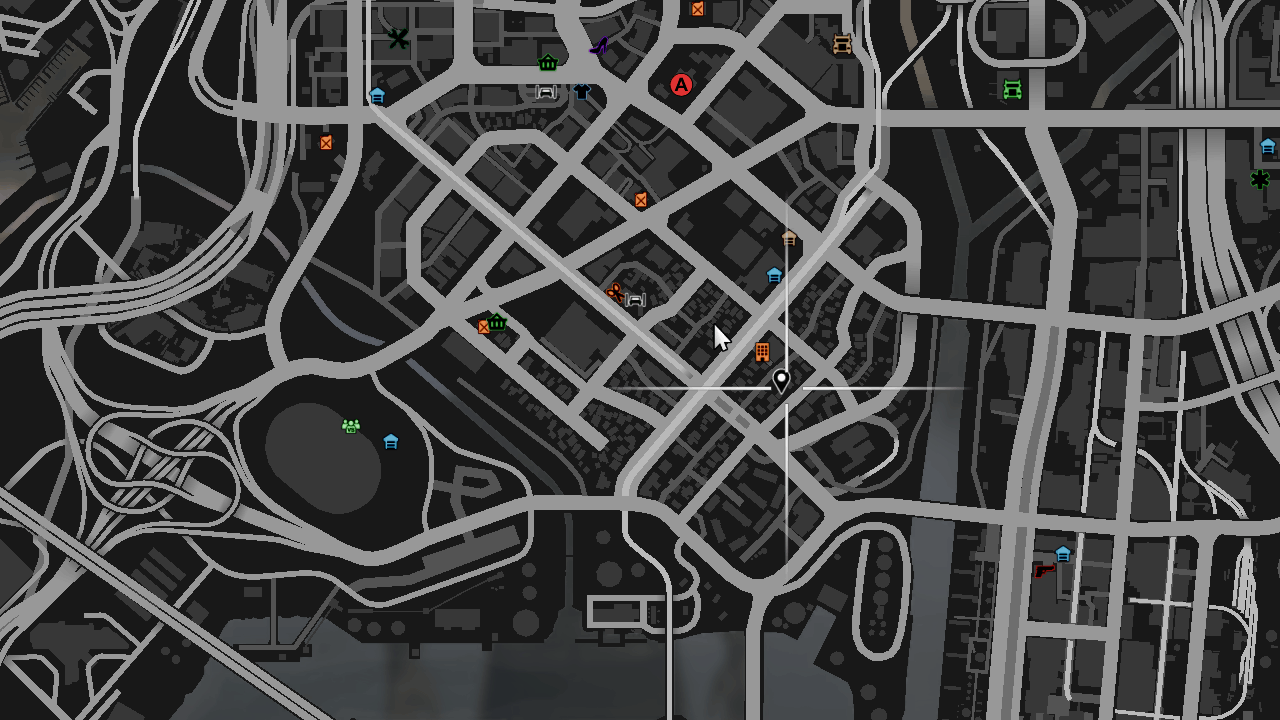
Task: Choose the tan garage map icon
Action: pyautogui.click(x=789, y=238)
